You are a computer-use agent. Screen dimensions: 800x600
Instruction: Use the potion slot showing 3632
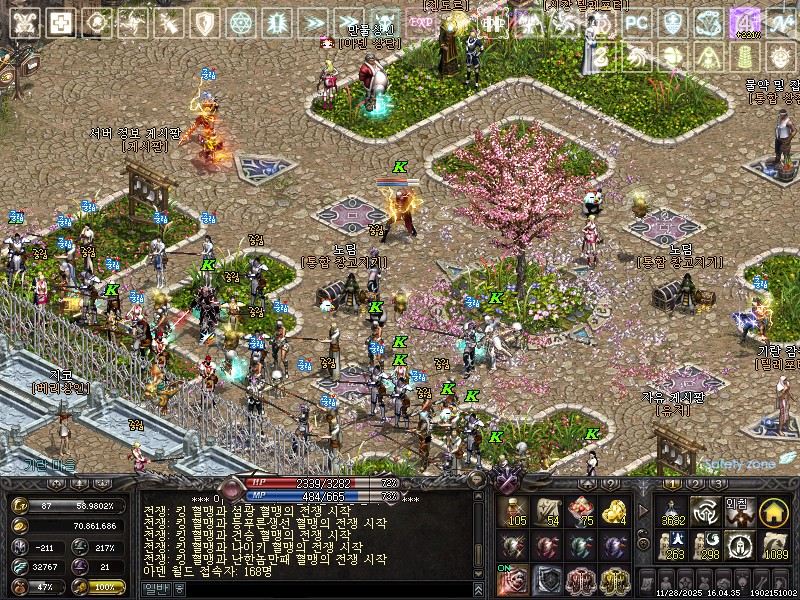pos(673,511)
